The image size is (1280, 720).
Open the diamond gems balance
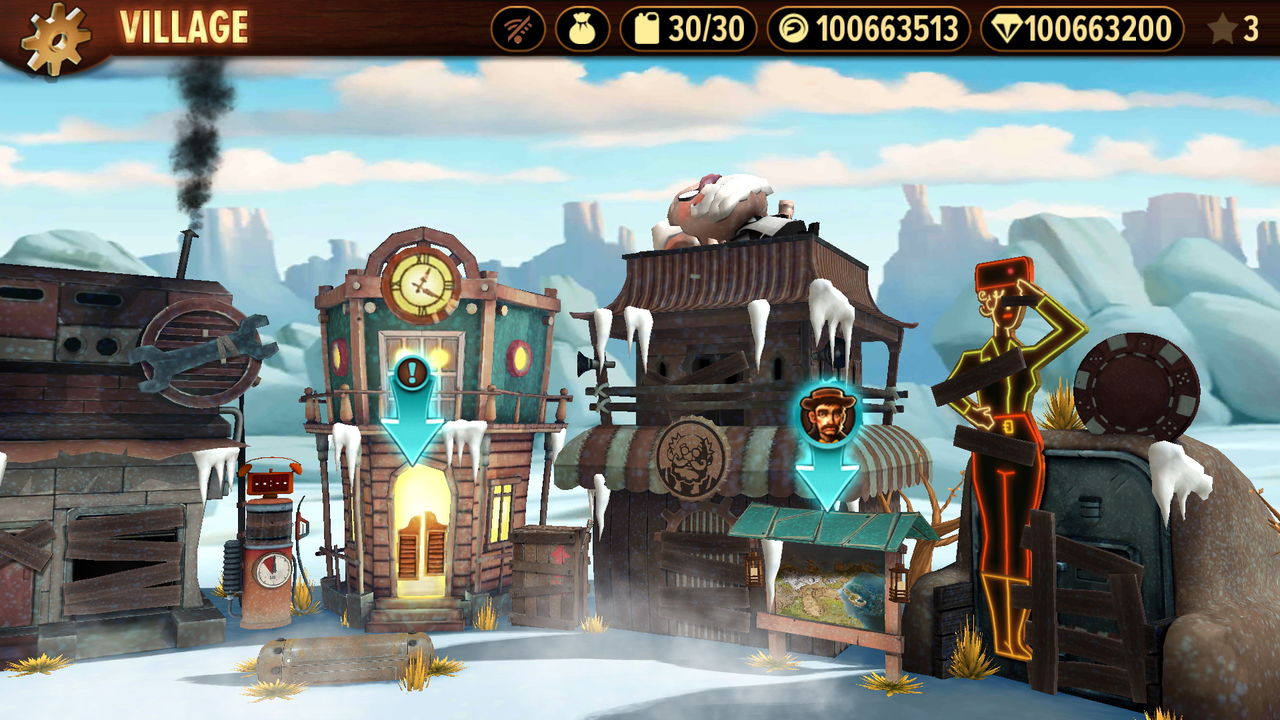click(1082, 30)
